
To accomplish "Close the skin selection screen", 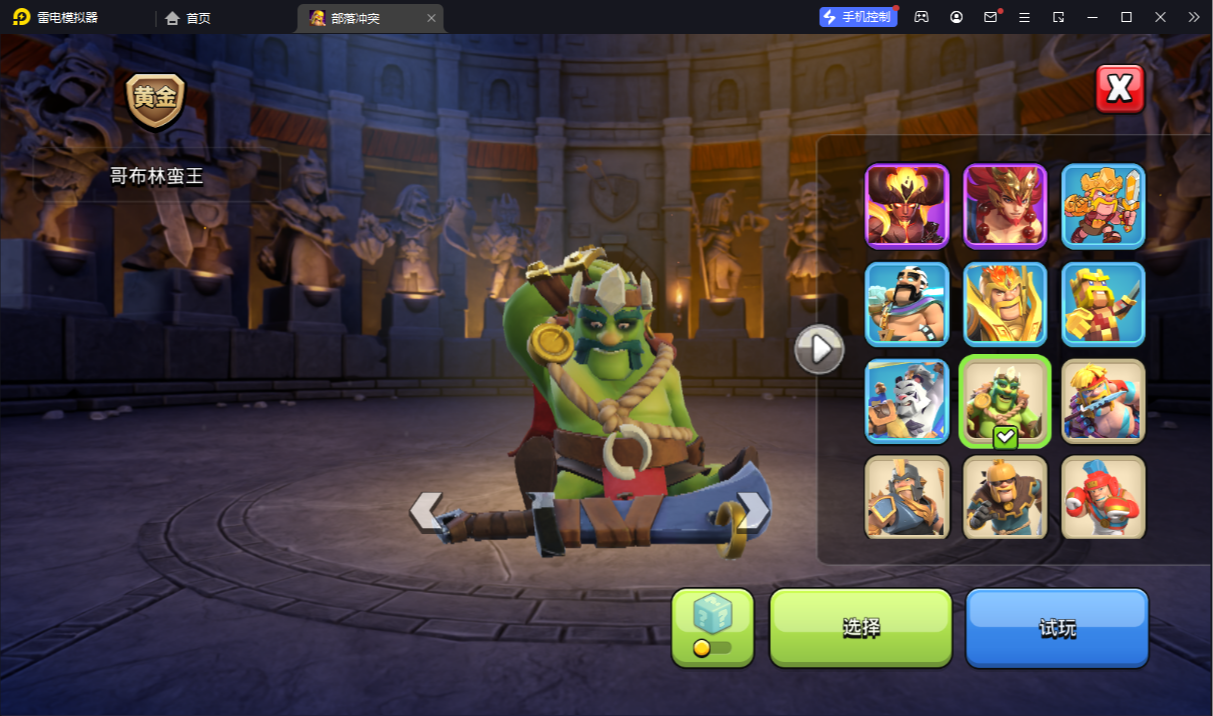I will (1119, 89).
